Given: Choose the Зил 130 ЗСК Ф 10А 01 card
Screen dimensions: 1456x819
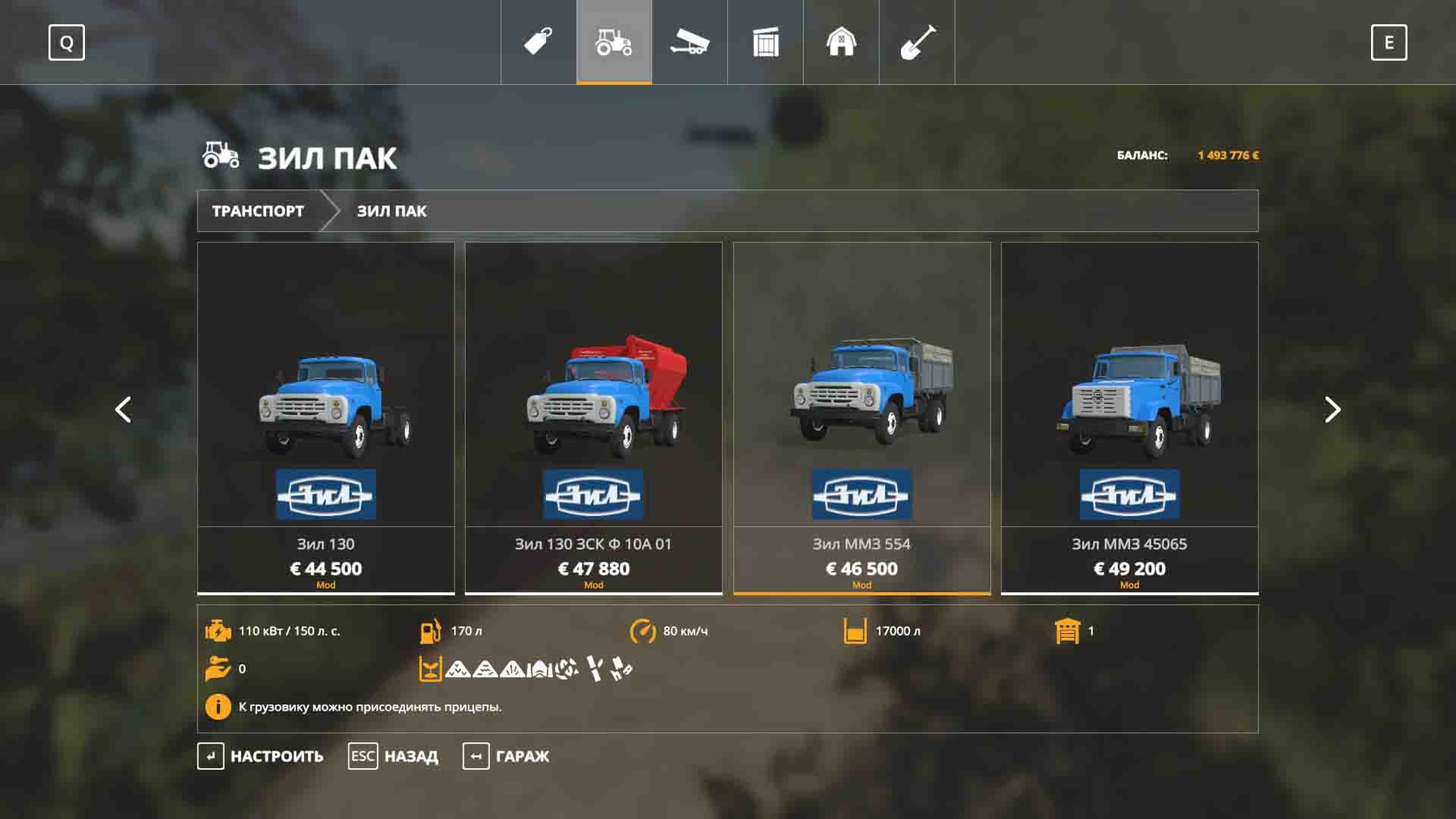Looking at the screenshot, I should click(594, 417).
